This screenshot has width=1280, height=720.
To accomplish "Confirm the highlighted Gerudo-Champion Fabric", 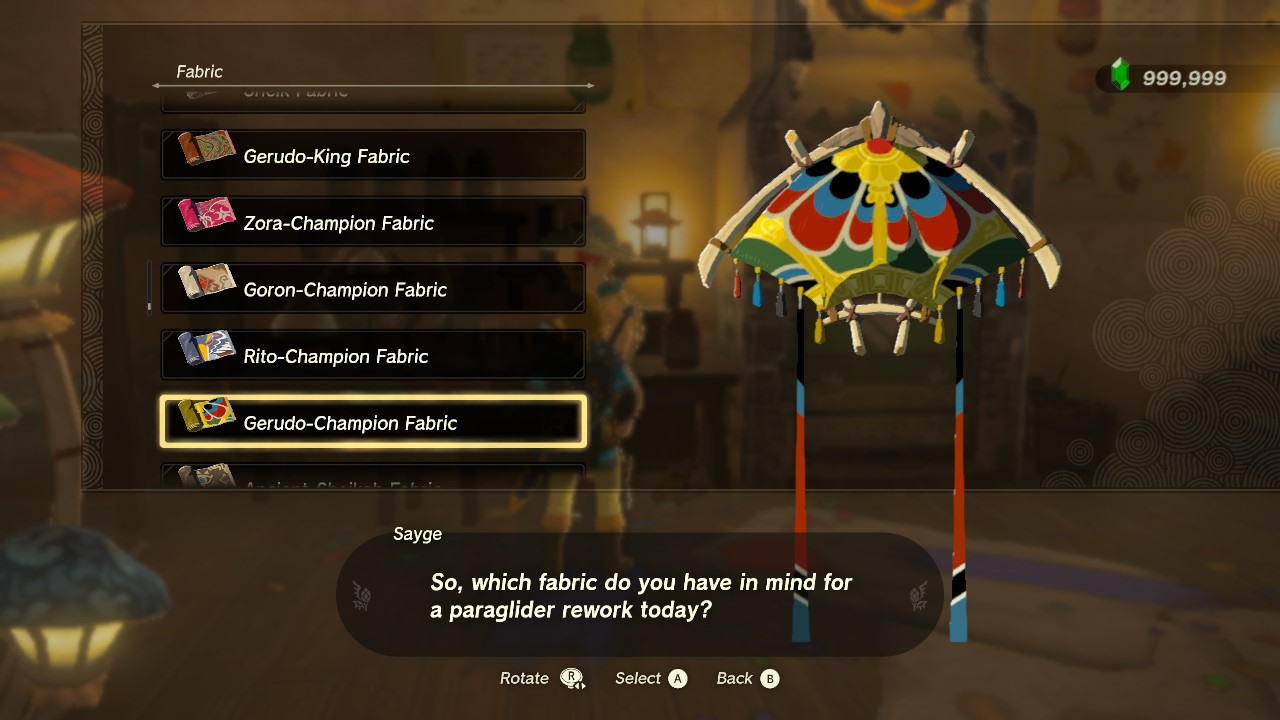I will point(373,423).
